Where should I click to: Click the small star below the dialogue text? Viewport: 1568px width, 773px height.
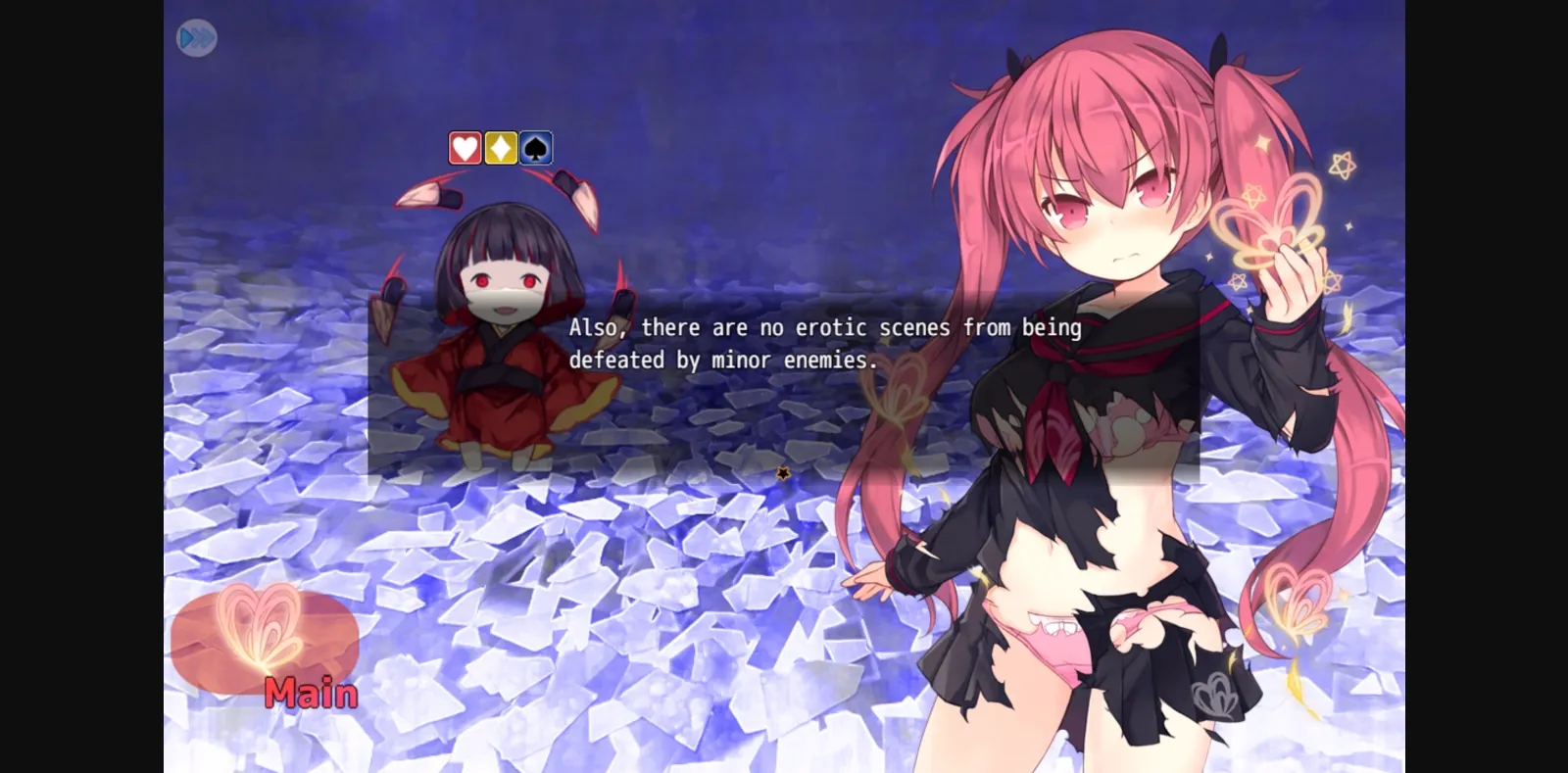click(x=784, y=471)
